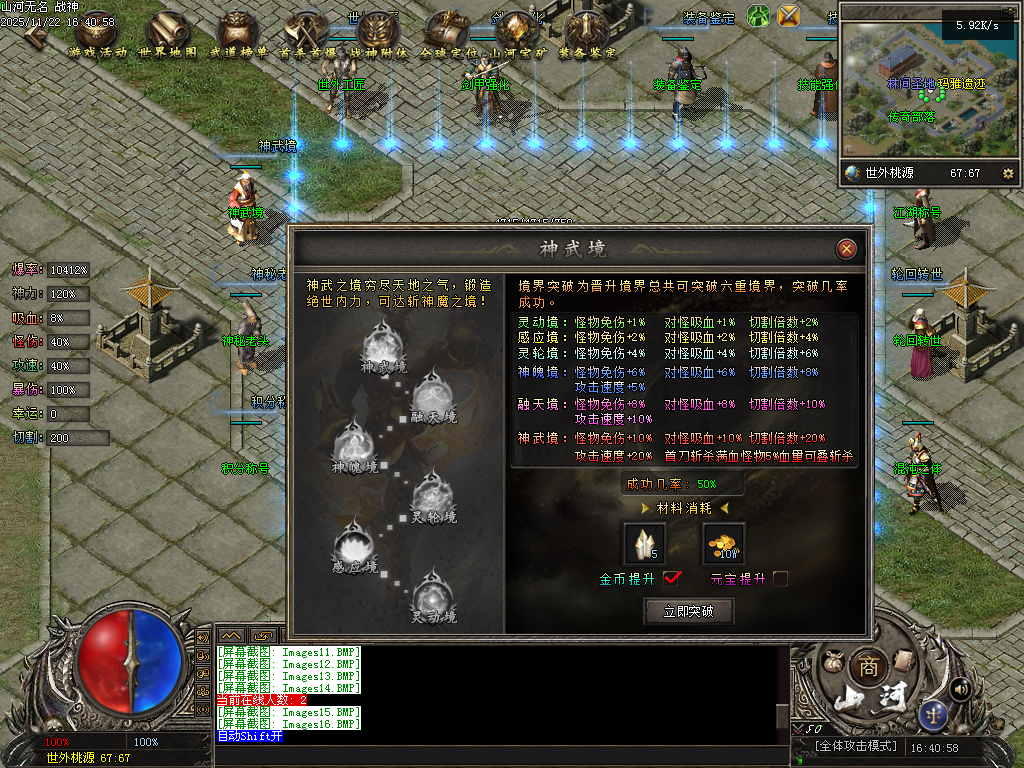
Task: Select the crystal material slot
Action: (644, 543)
